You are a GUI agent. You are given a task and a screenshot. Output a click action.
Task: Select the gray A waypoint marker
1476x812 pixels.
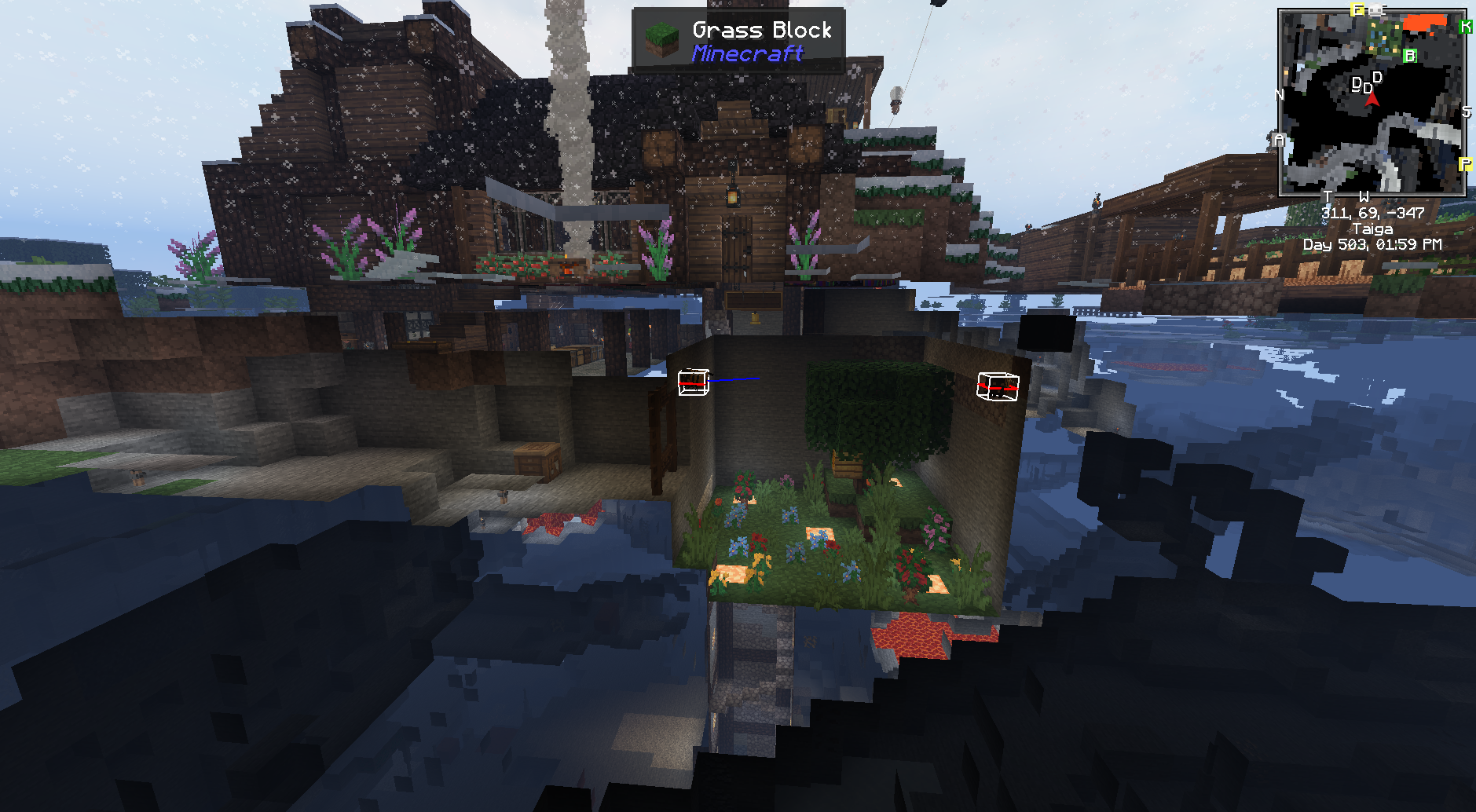[x=1280, y=140]
